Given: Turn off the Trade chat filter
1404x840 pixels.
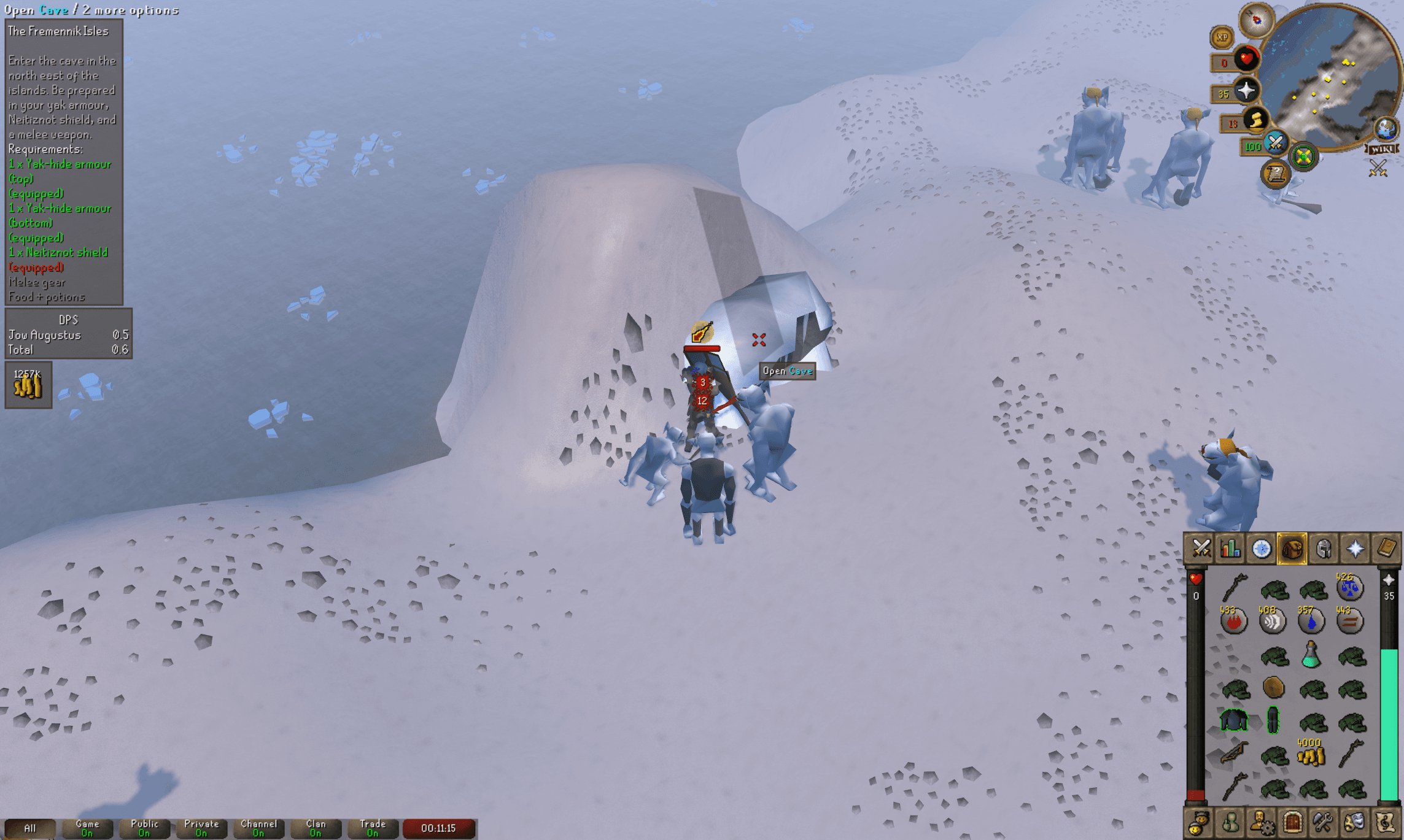Looking at the screenshot, I should tap(373, 827).
